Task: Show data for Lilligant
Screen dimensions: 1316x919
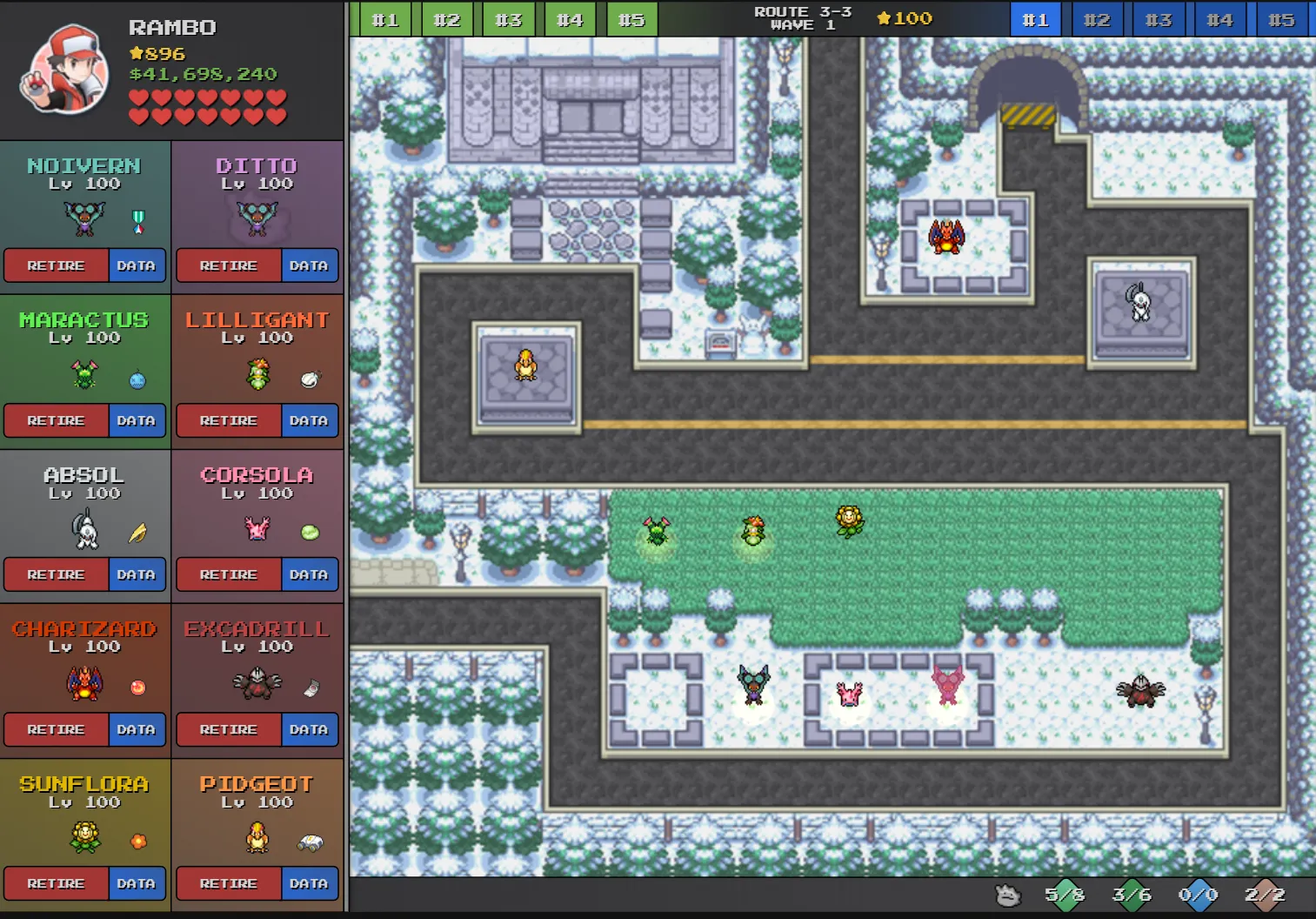Action: pos(309,420)
